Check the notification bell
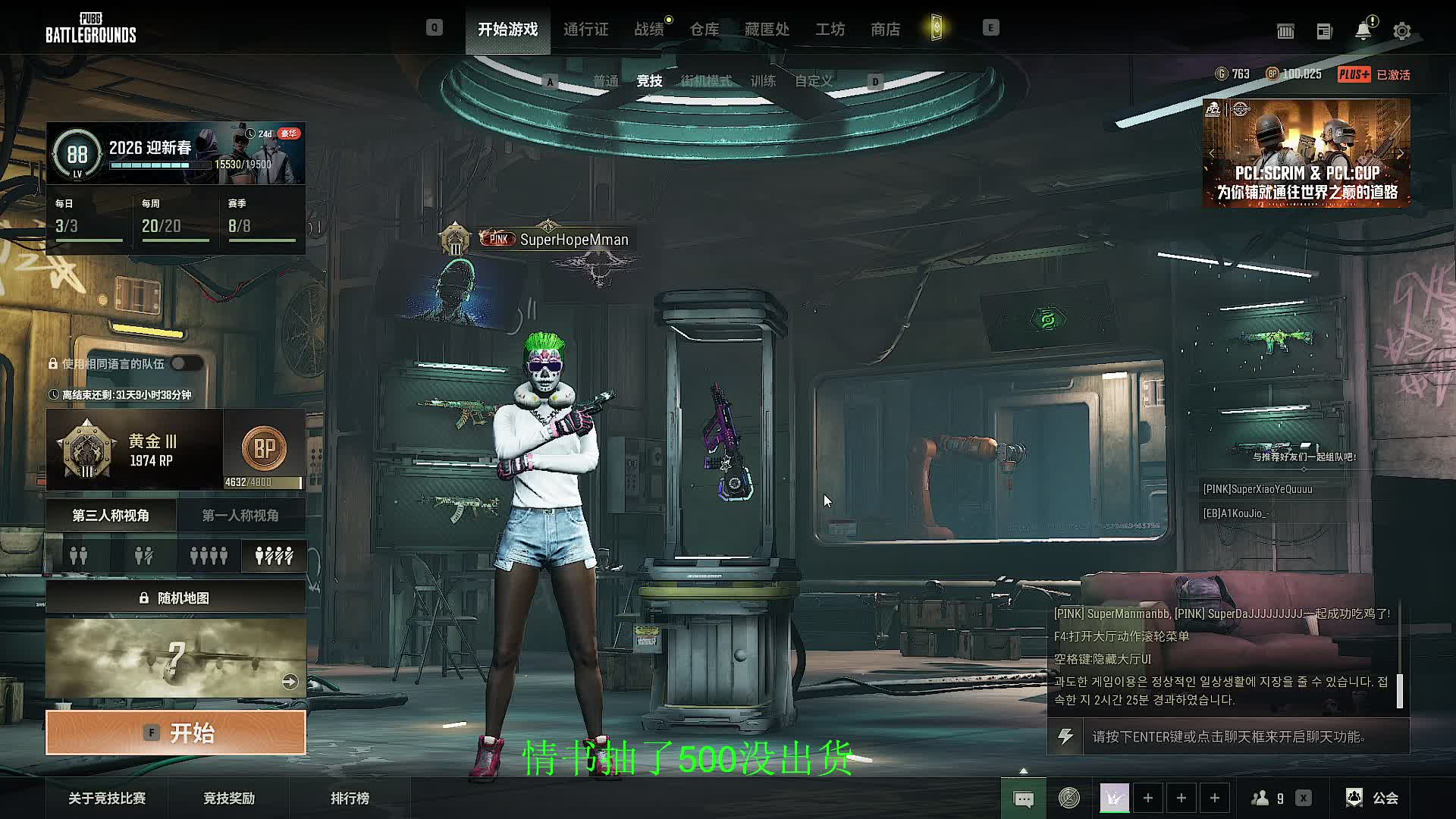The width and height of the screenshot is (1456, 819). tap(1363, 31)
